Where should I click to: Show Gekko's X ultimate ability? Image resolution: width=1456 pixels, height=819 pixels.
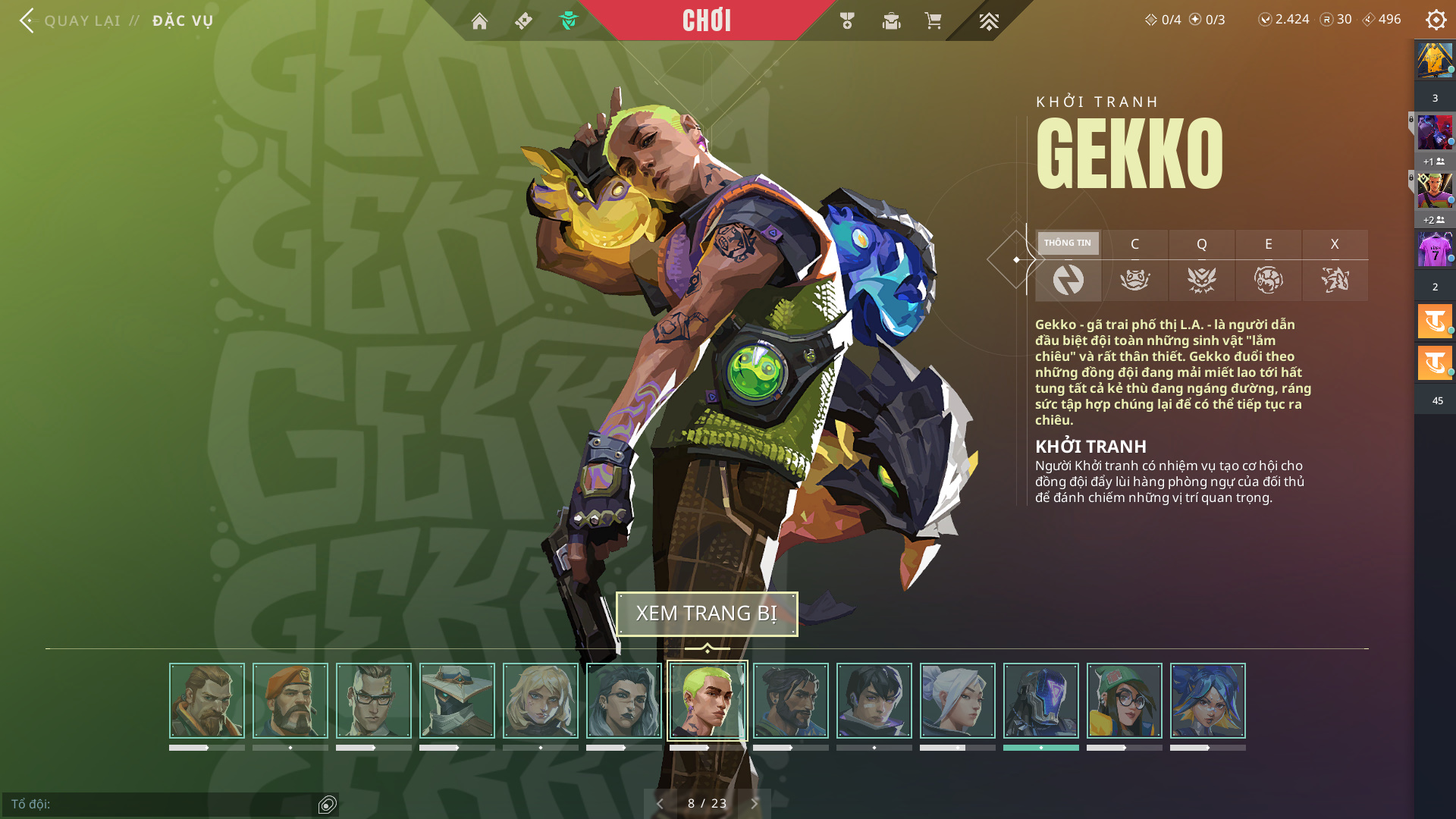pos(1335,265)
